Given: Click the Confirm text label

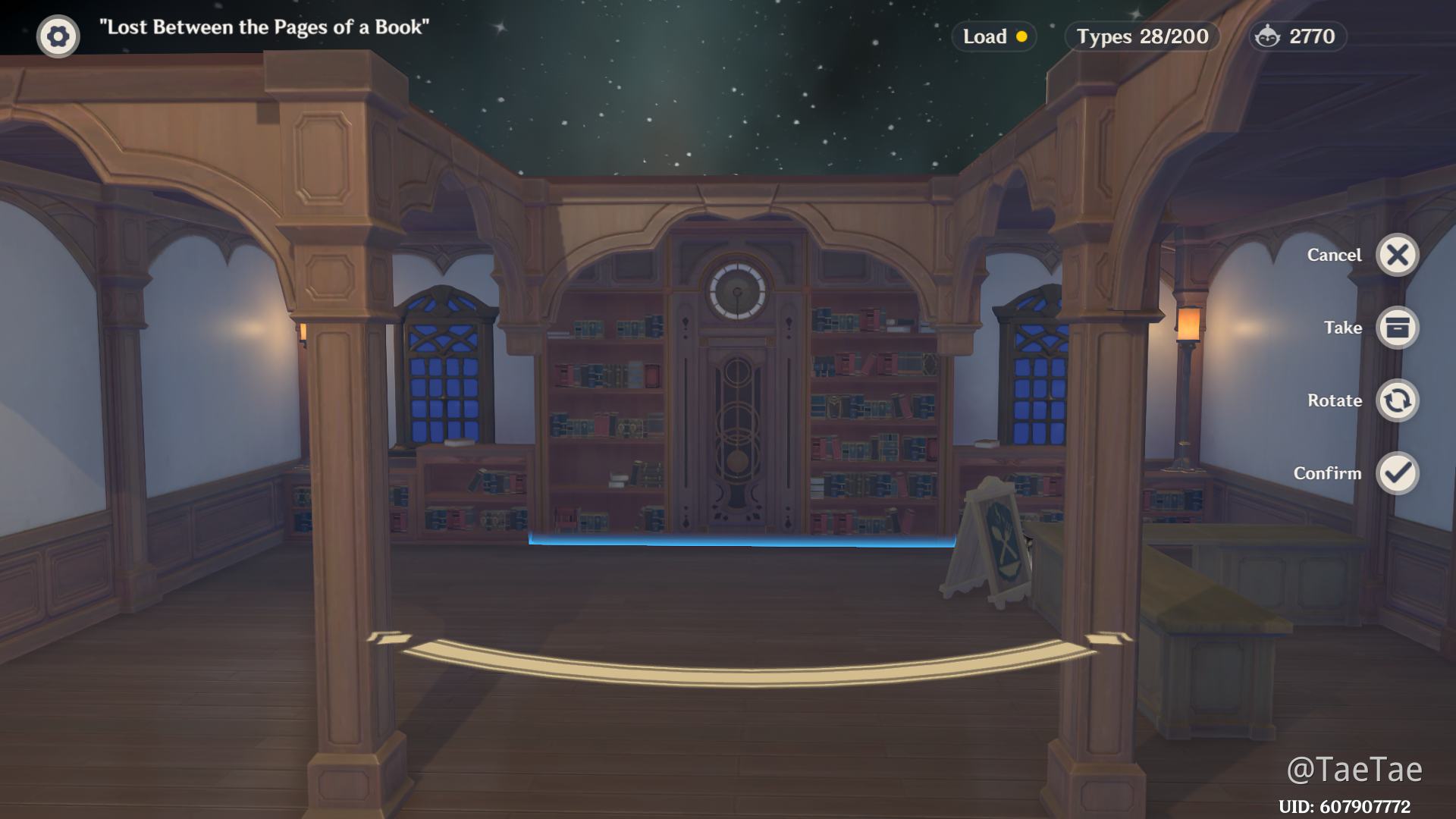Looking at the screenshot, I should 1328,473.
